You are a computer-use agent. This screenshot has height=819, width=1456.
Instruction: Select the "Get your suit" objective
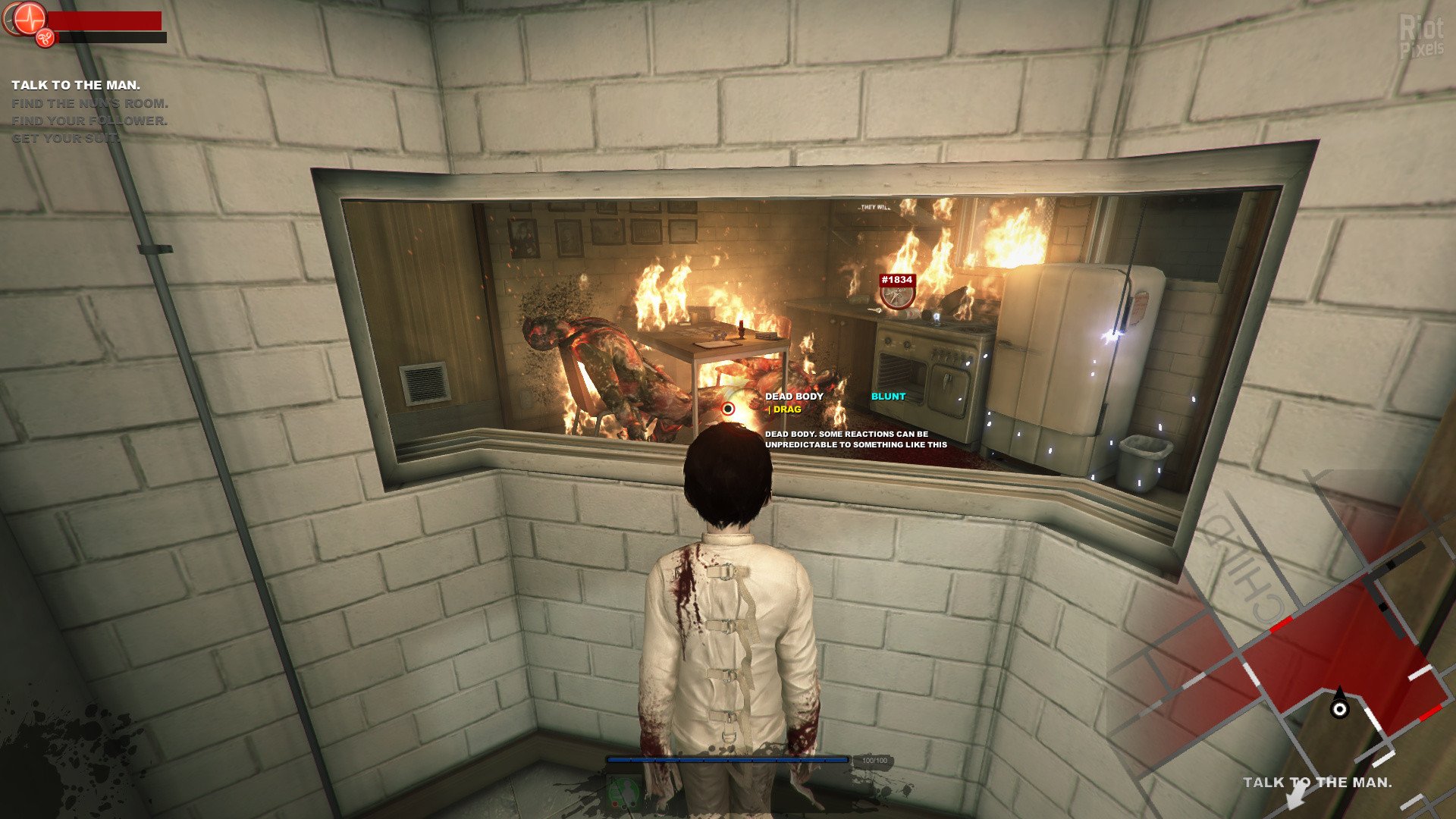pos(65,138)
